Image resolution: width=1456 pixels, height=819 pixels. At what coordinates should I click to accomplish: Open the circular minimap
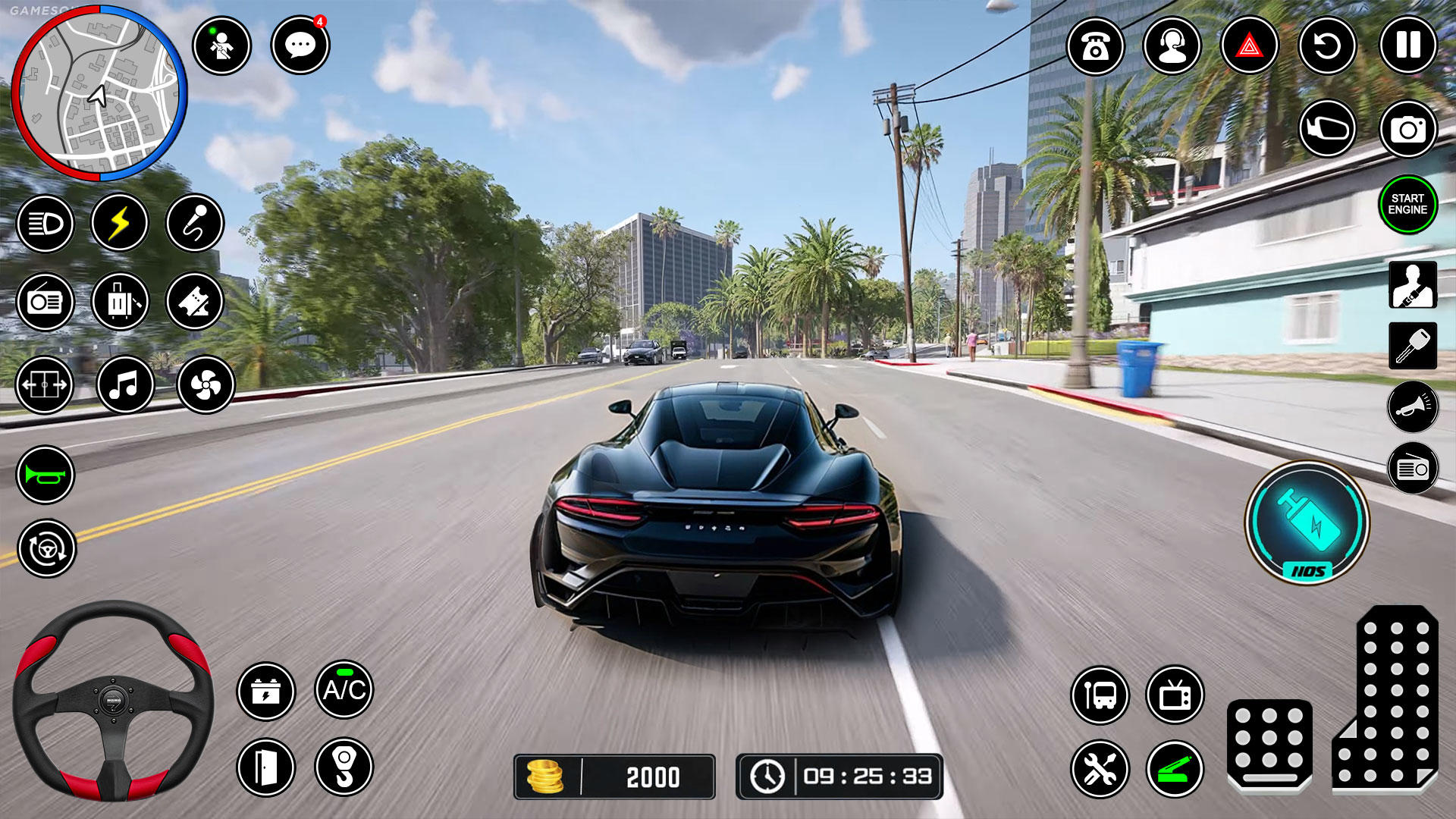pyautogui.click(x=99, y=93)
